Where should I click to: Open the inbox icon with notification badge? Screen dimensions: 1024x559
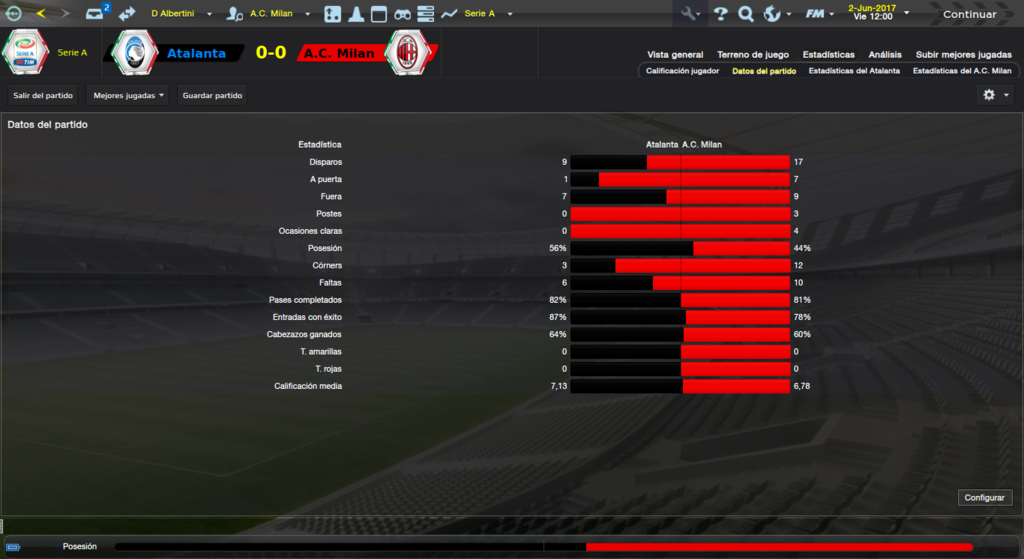point(95,14)
